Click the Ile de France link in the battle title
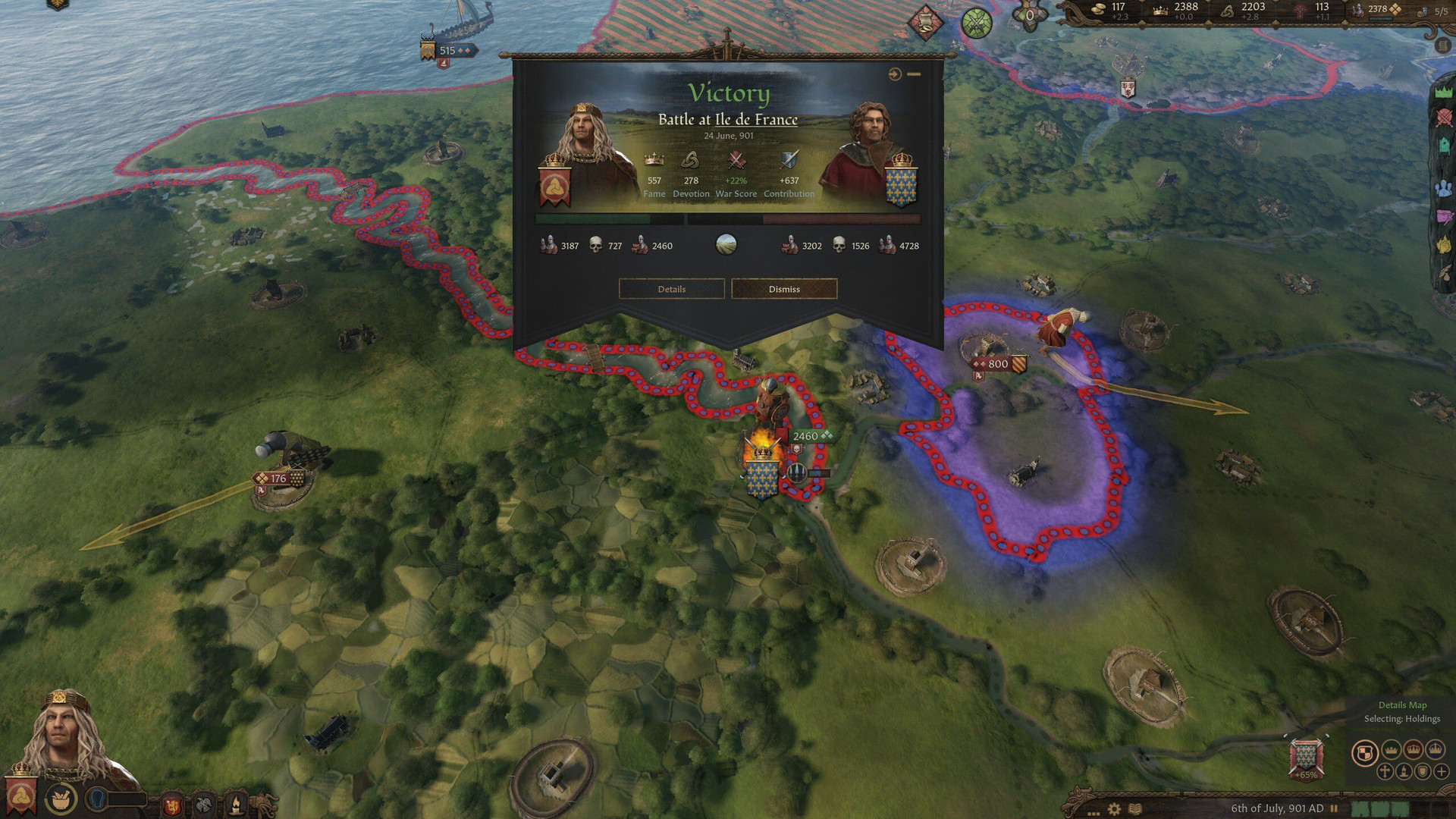The width and height of the screenshot is (1456, 819). (756, 120)
